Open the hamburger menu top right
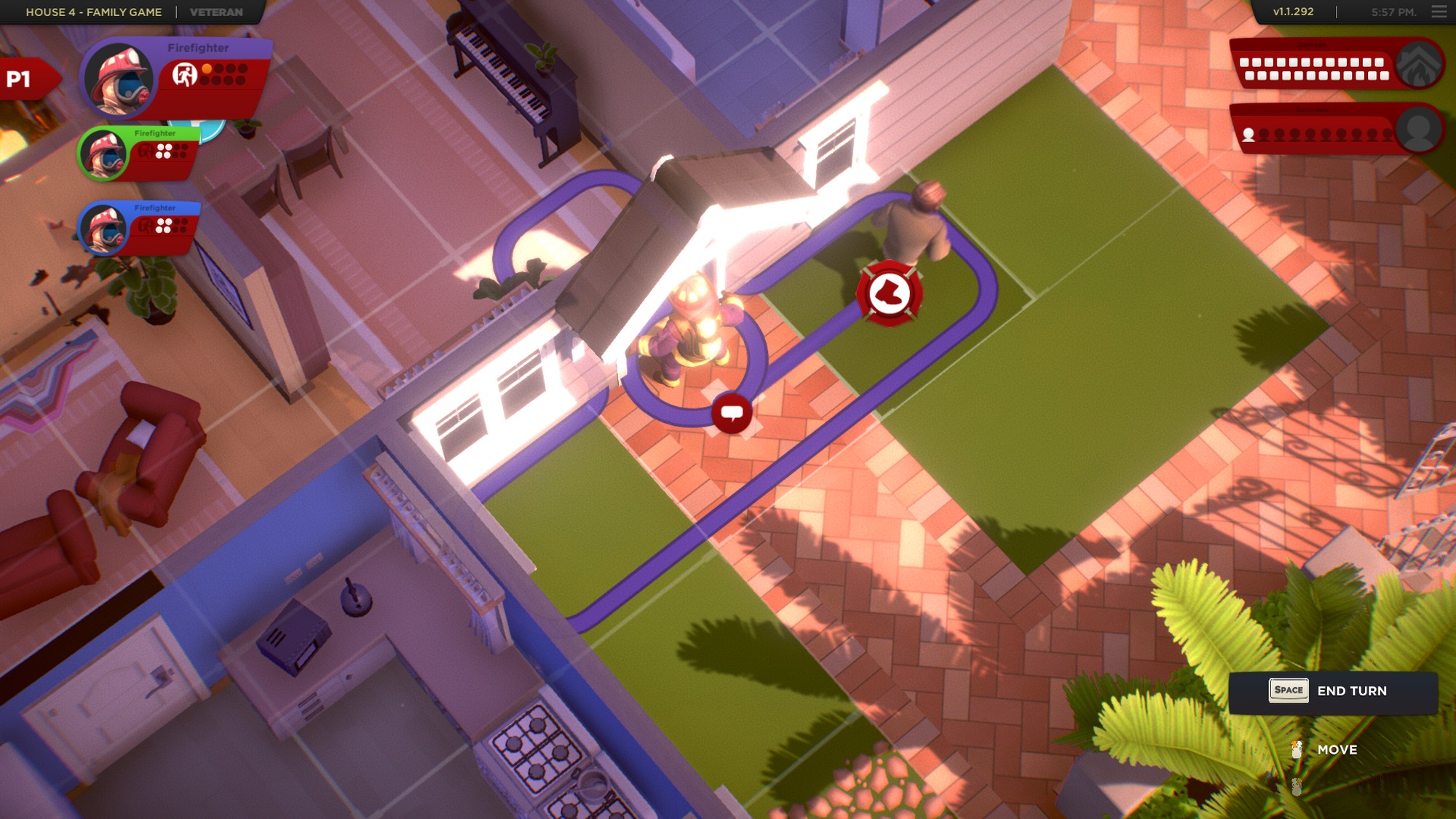This screenshot has height=819, width=1456. click(1439, 12)
